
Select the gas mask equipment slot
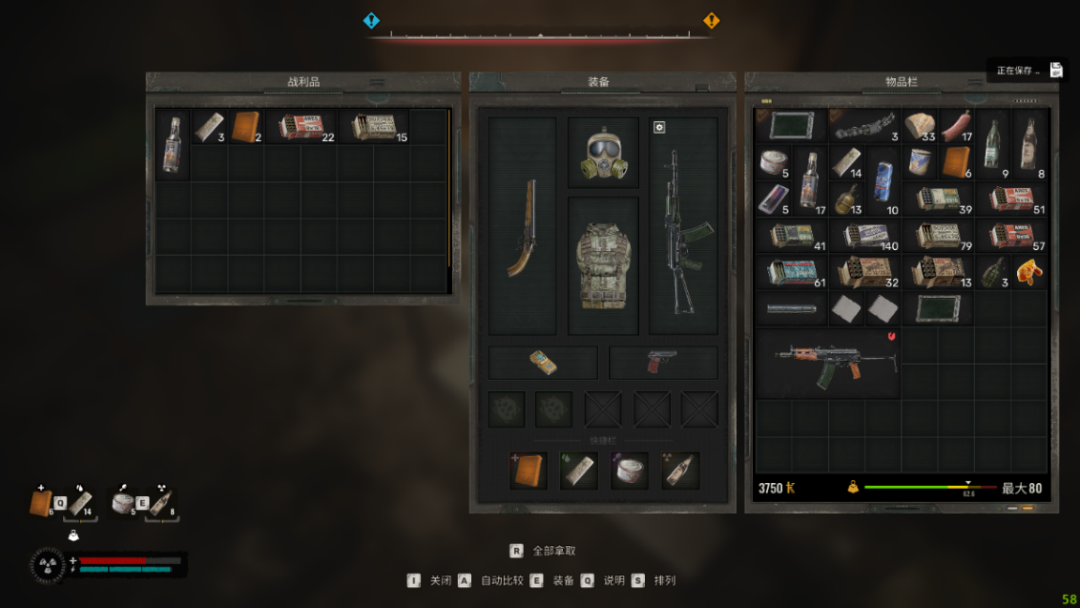[602, 153]
